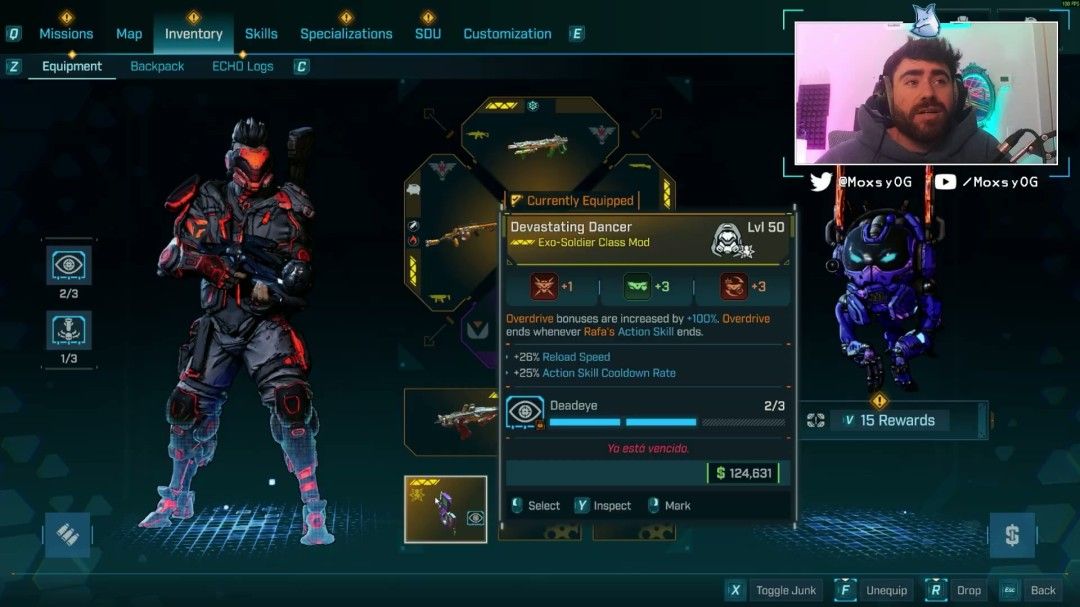
Task: Switch to the Customization tab
Action: pyautogui.click(x=507, y=34)
